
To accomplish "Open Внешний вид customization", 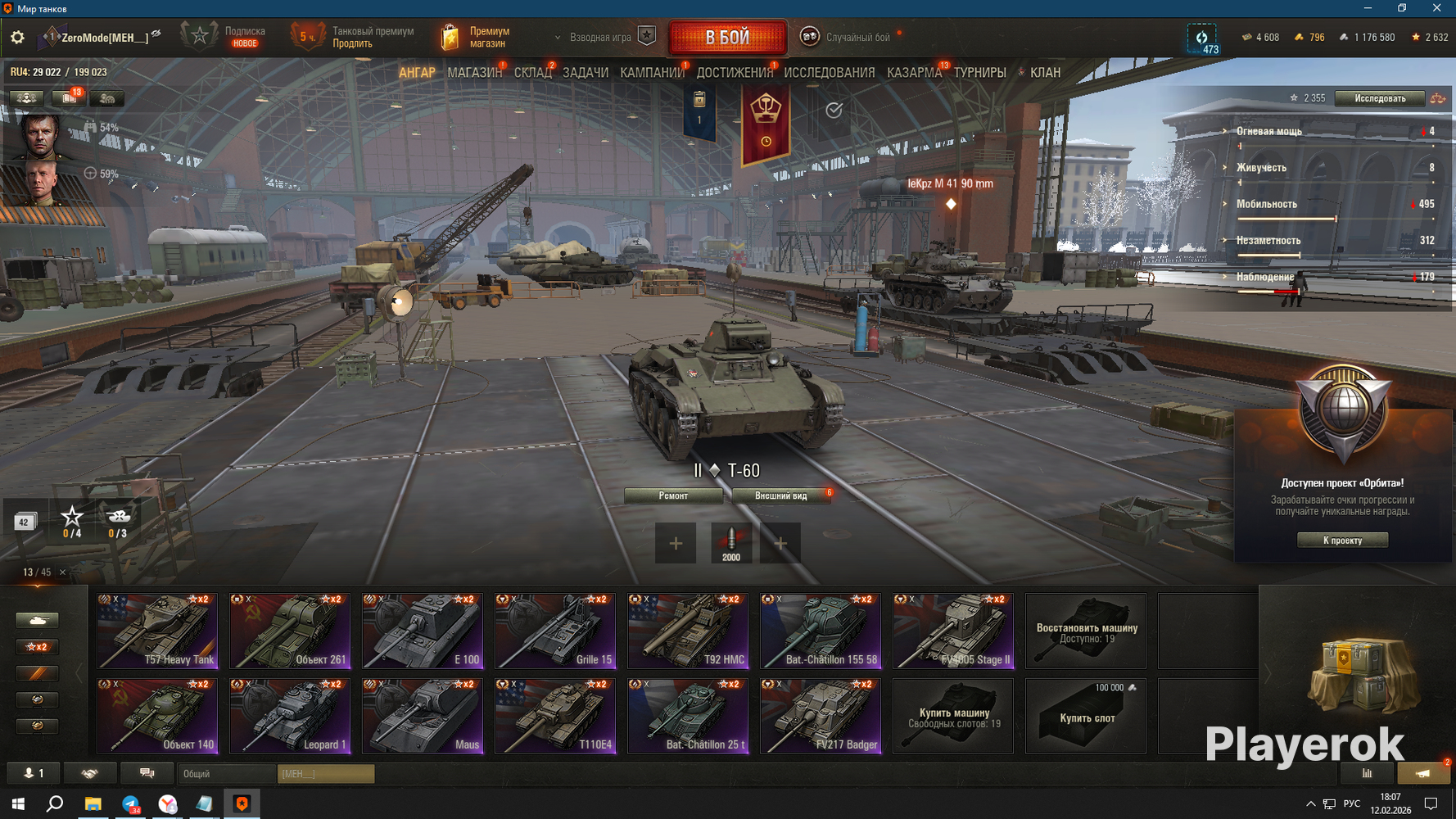I will (x=780, y=495).
